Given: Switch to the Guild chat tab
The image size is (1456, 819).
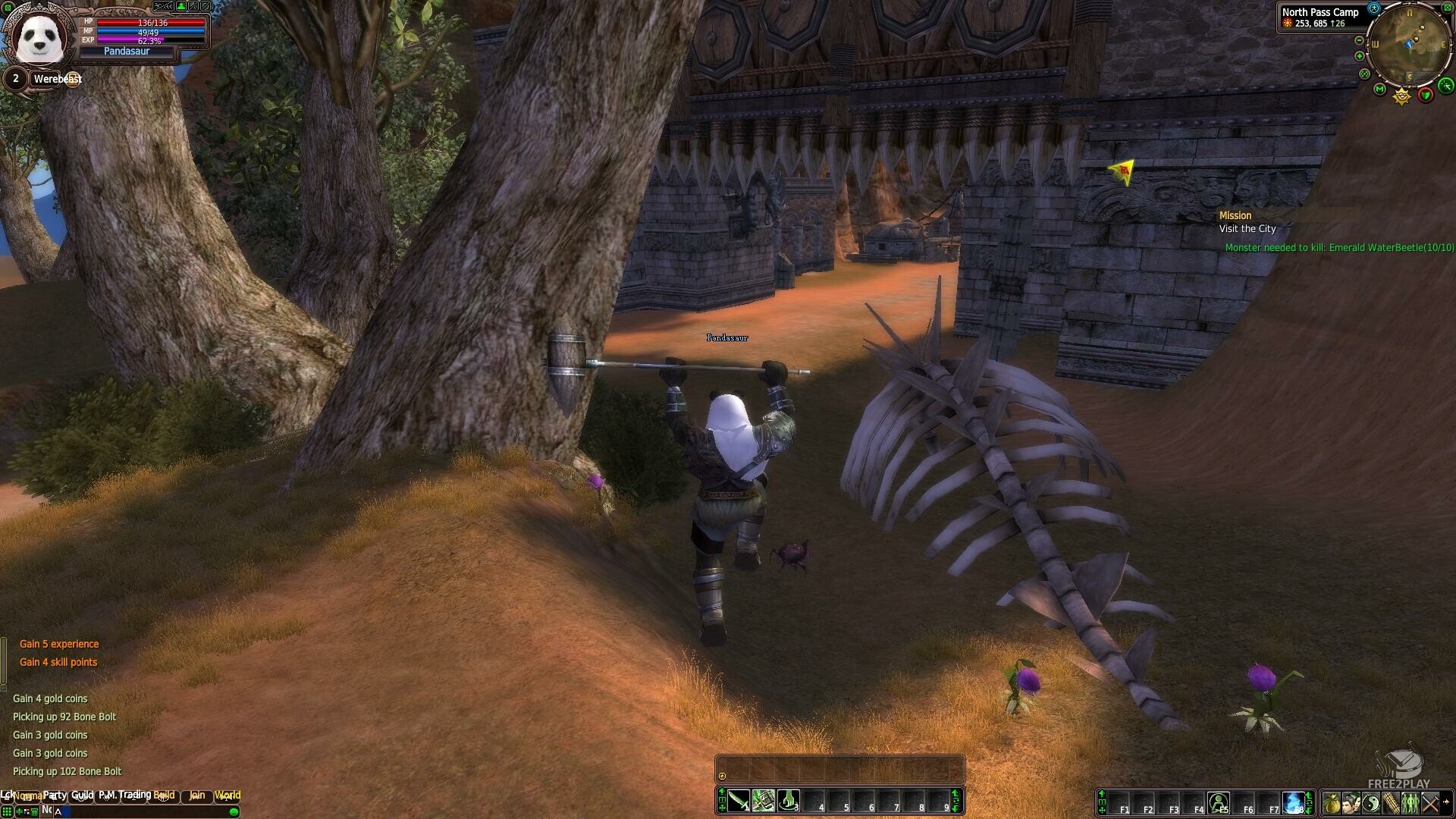Looking at the screenshot, I should [x=83, y=795].
